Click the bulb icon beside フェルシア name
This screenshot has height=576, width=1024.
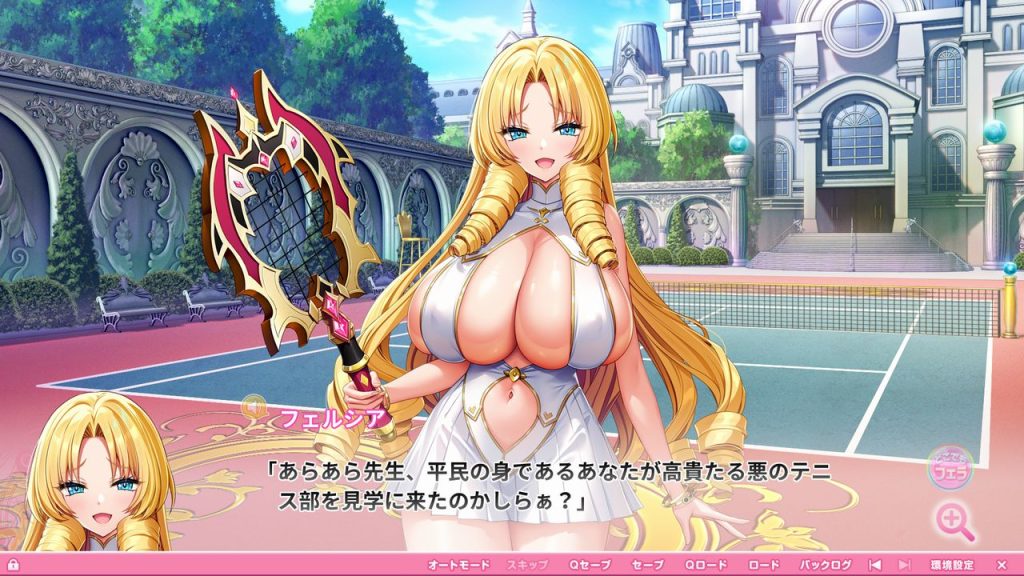point(255,407)
